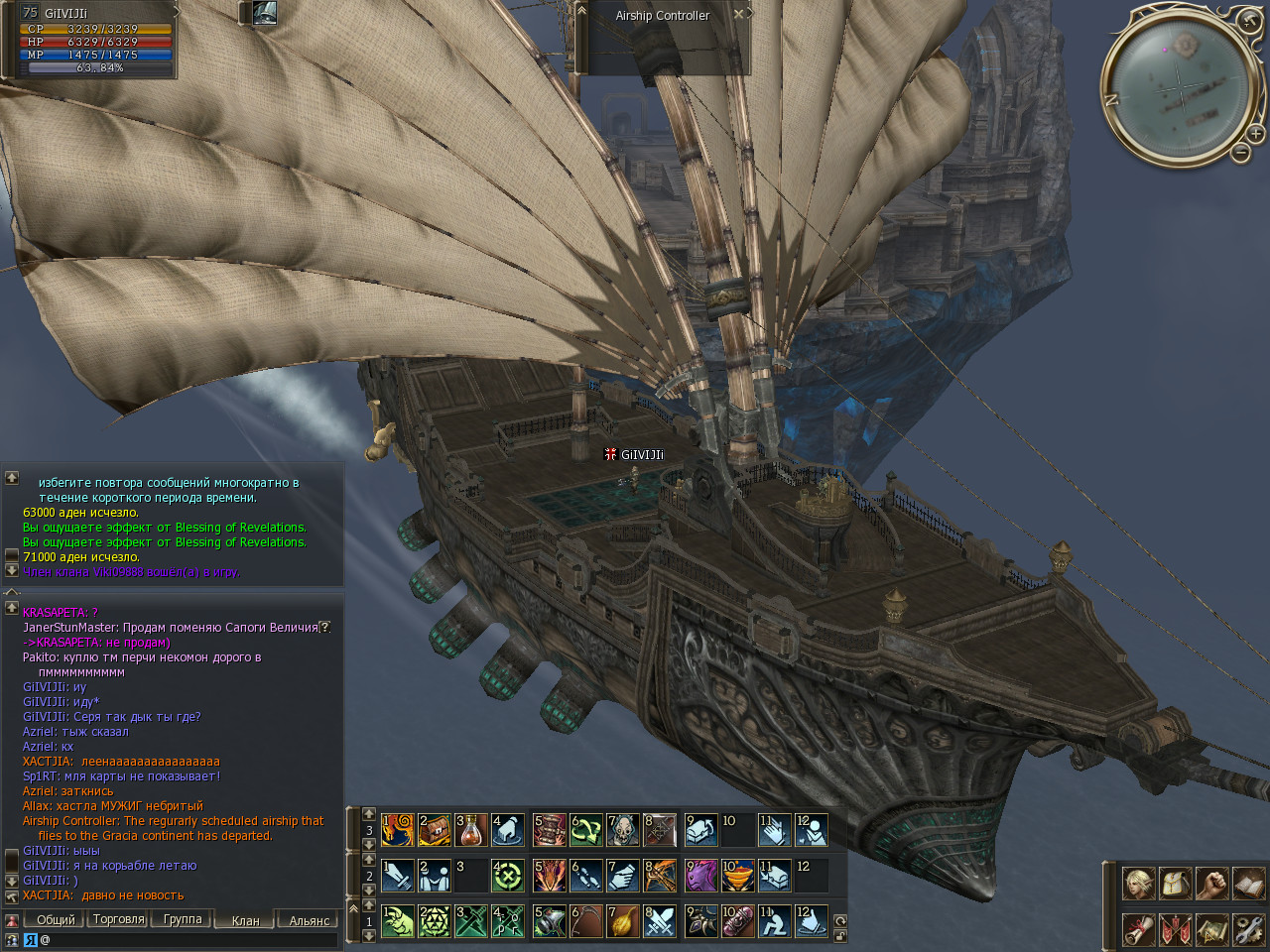Switch to the Торговля chat tab
The height and width of the screenshot is (952, 1270).
point(118,919)
